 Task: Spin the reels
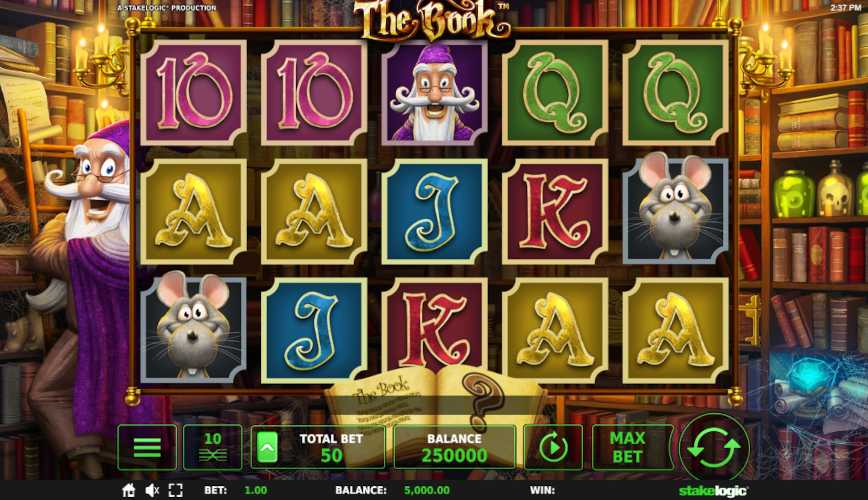click(714, 446)
